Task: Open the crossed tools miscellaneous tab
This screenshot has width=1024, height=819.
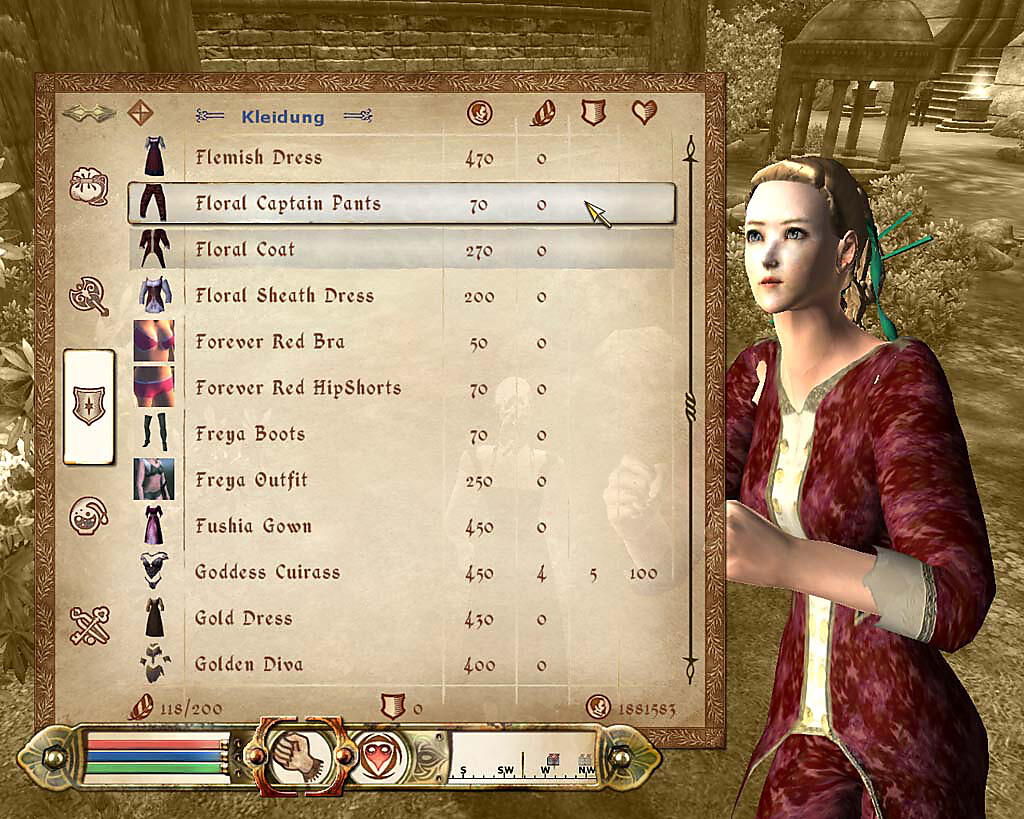Action: pyautogui.click(x=88, y=625)
